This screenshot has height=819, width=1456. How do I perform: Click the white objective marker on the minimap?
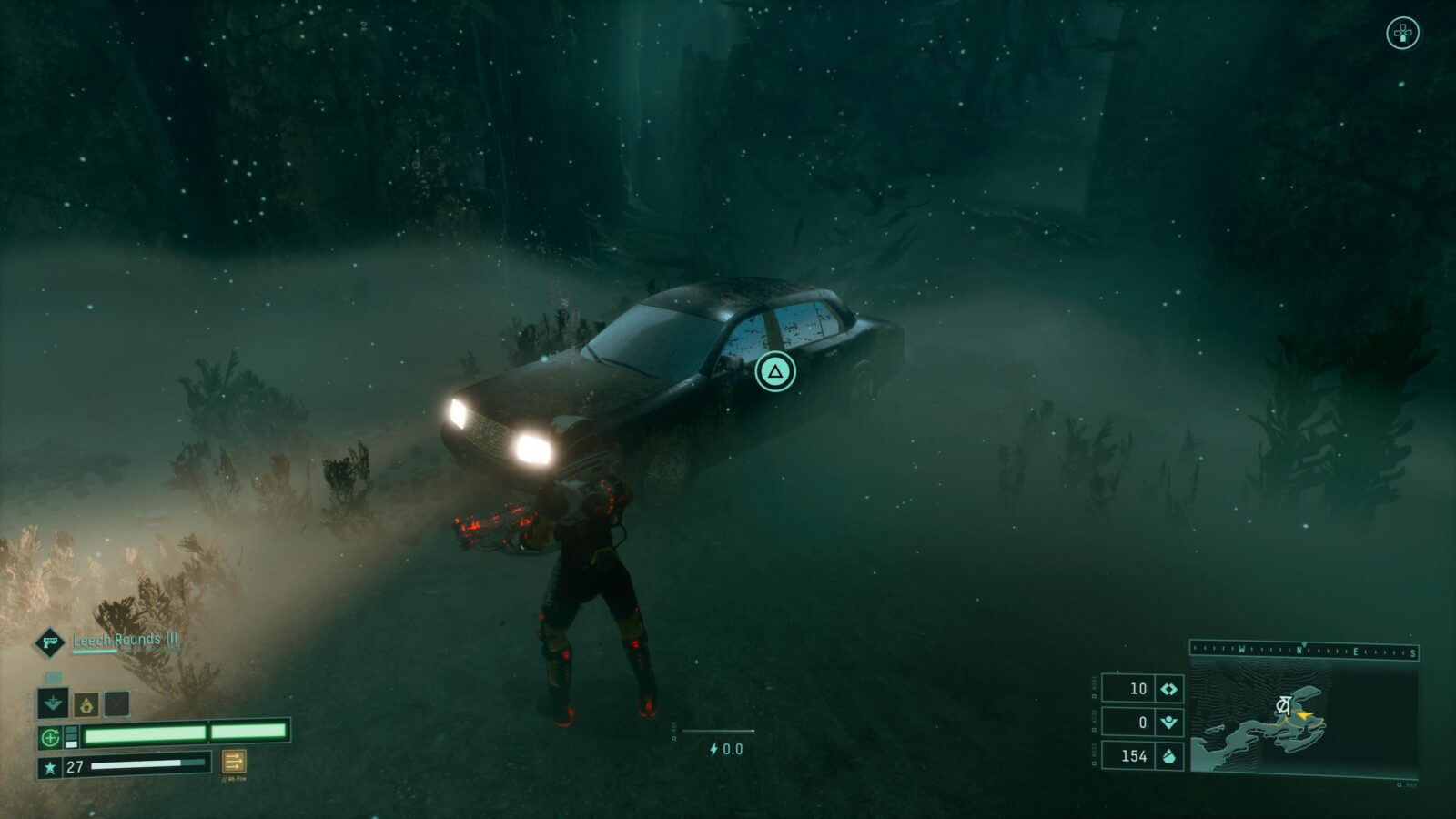click(x=1283, y=703)
